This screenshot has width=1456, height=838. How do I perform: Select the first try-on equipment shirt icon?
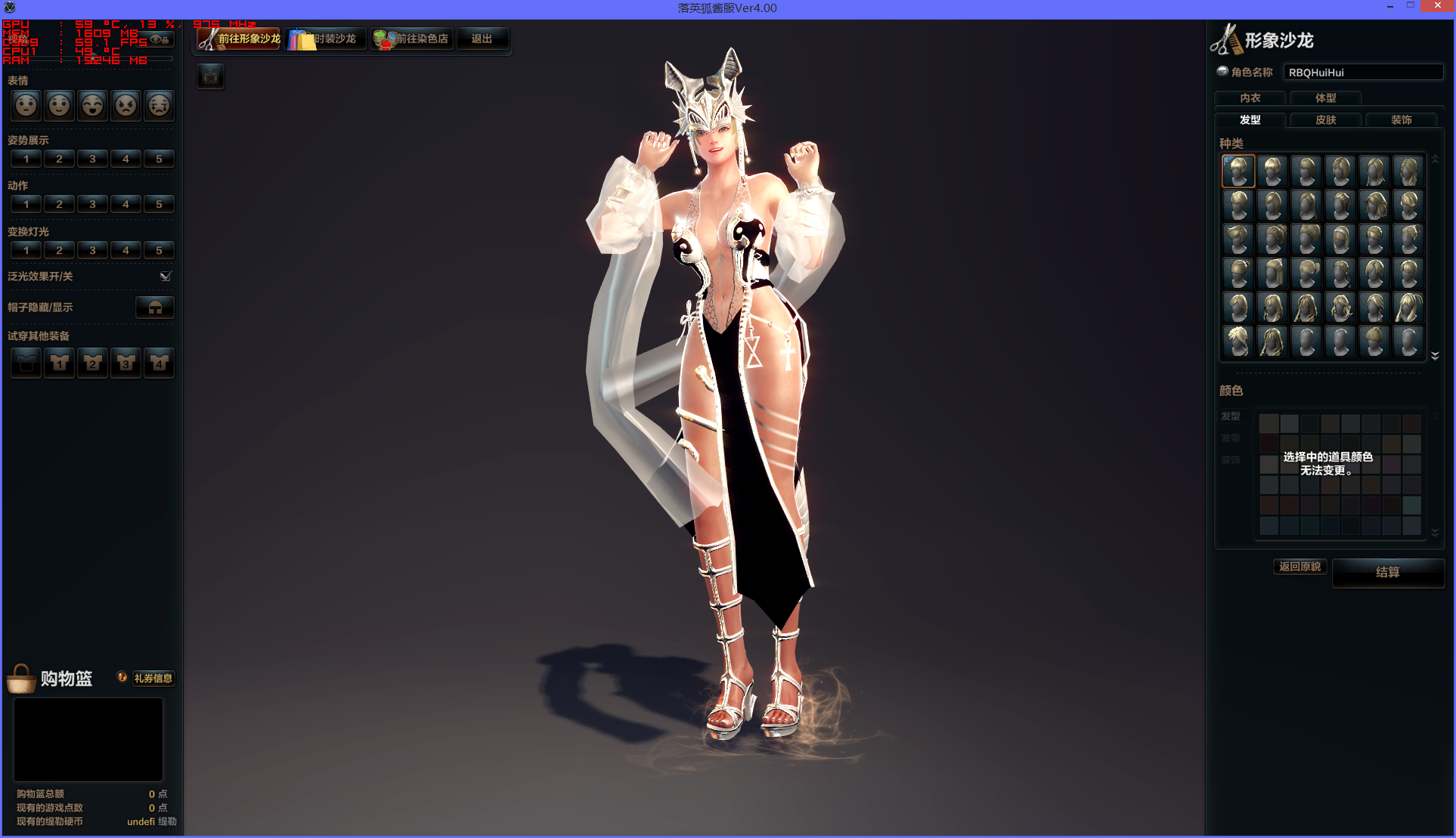click(26, 363)
